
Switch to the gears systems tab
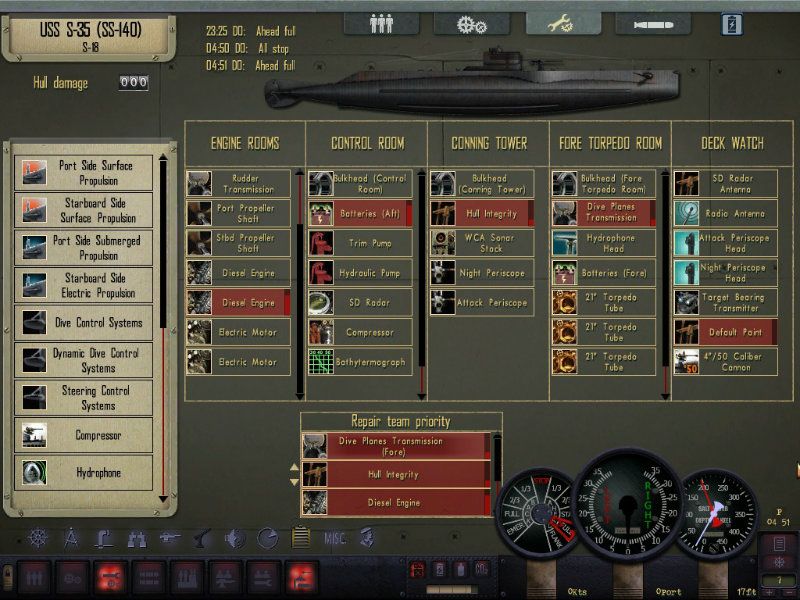[x=471, y=24]
